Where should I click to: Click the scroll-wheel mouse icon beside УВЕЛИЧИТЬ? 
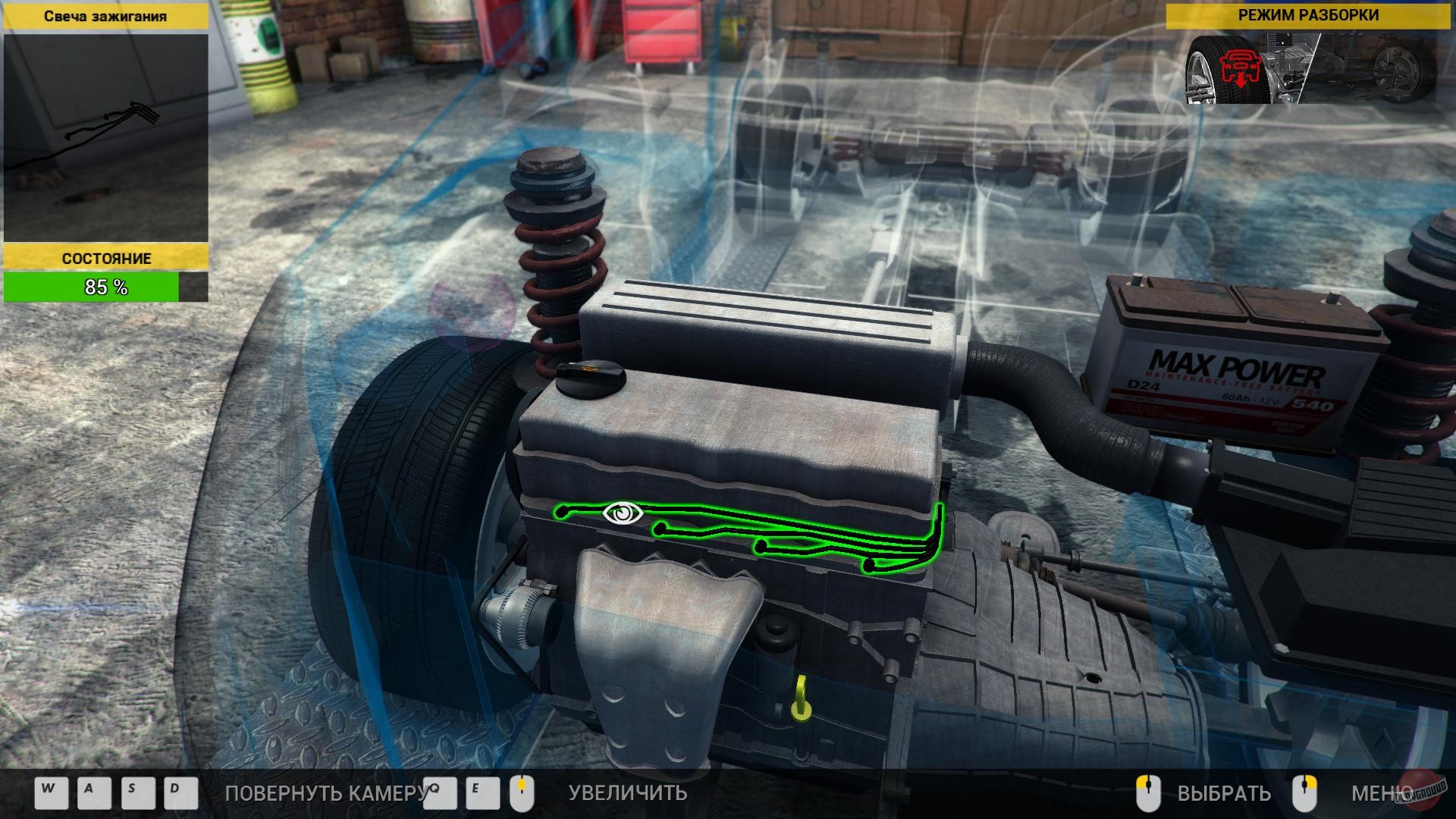point(522,793)
